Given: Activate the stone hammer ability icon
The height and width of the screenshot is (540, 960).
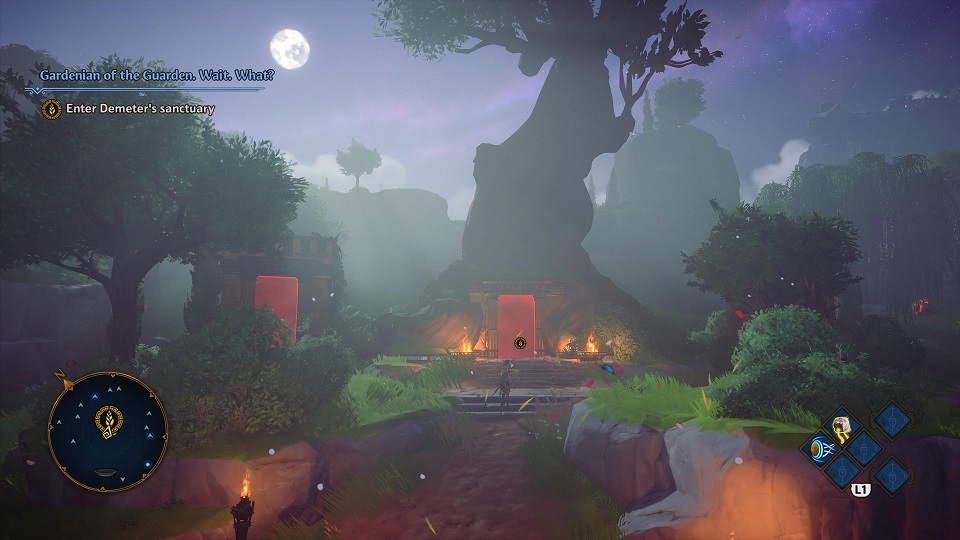Looking at the screenshot, I should click(845, 423).
